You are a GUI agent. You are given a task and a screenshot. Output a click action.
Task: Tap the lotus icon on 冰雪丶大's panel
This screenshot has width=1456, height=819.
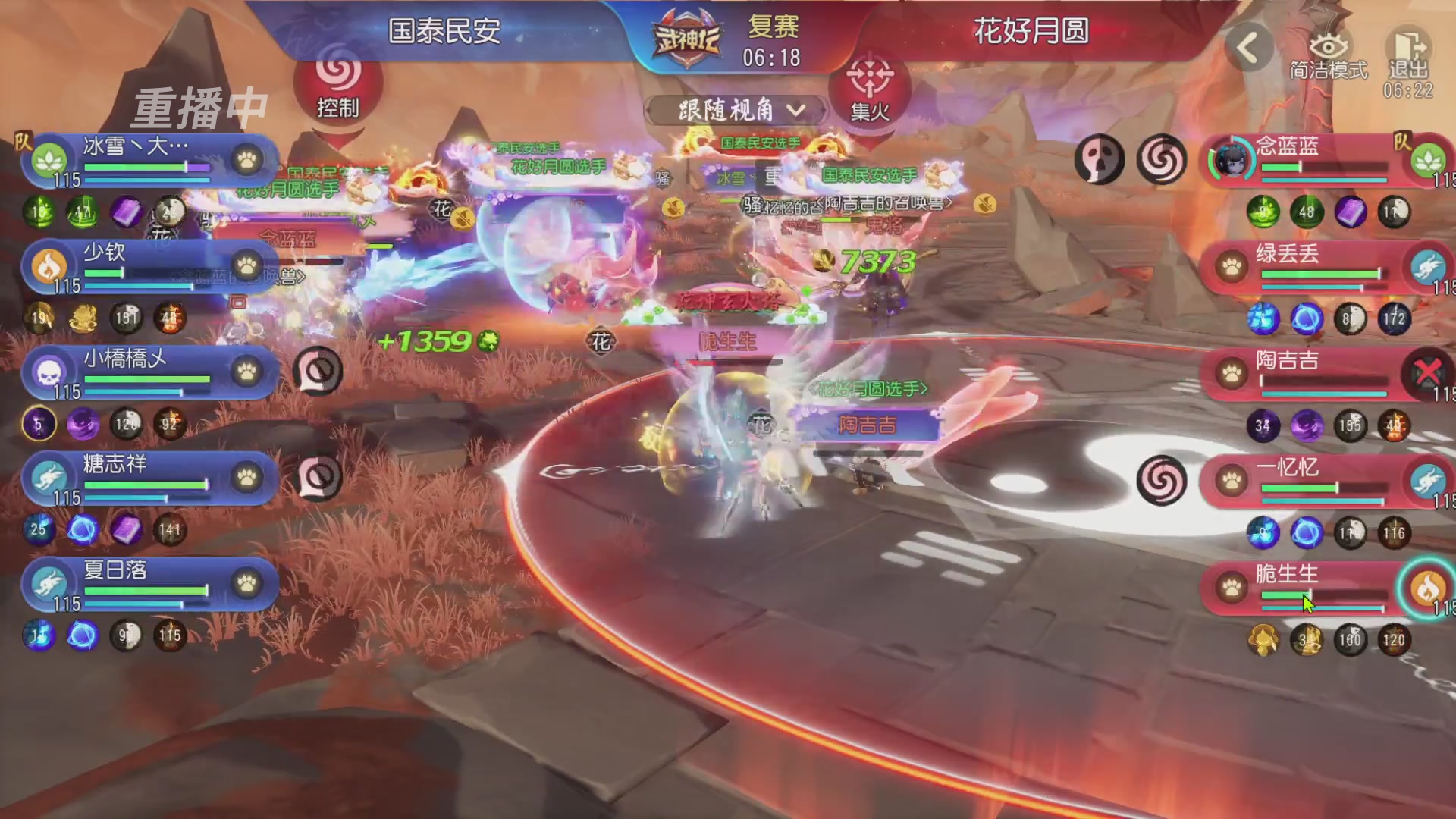click(48, 161)
